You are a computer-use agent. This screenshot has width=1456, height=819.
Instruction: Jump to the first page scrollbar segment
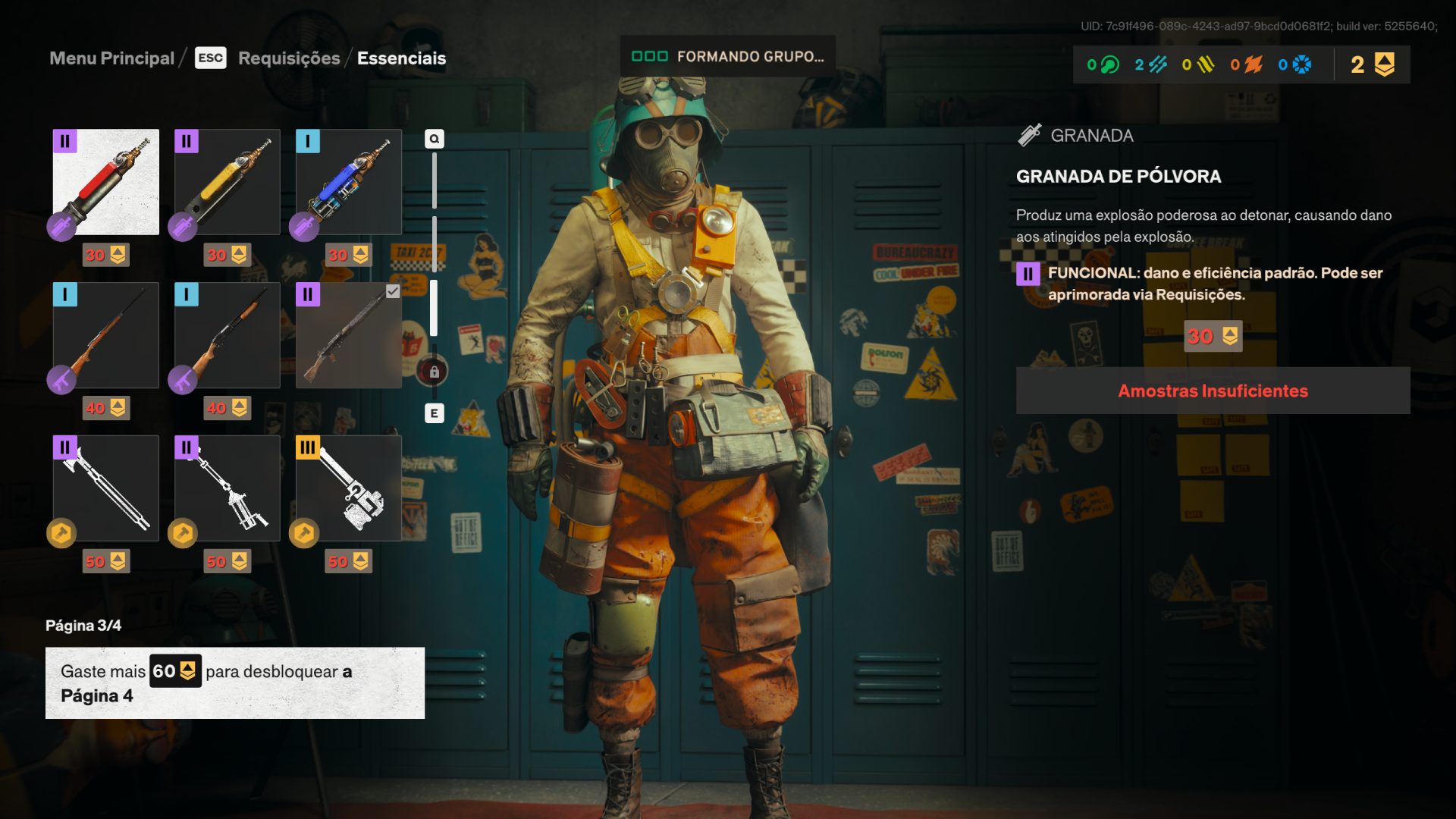point(434,180)
